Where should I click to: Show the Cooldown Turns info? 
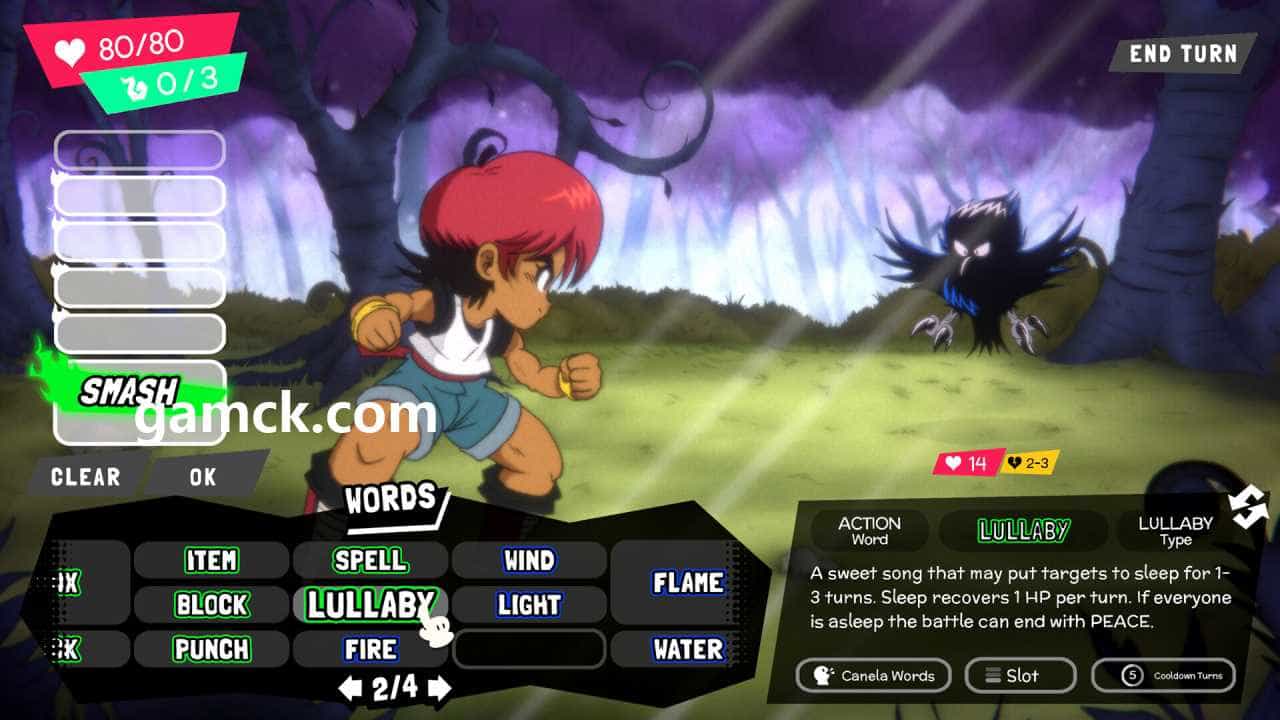point(1163,676)
